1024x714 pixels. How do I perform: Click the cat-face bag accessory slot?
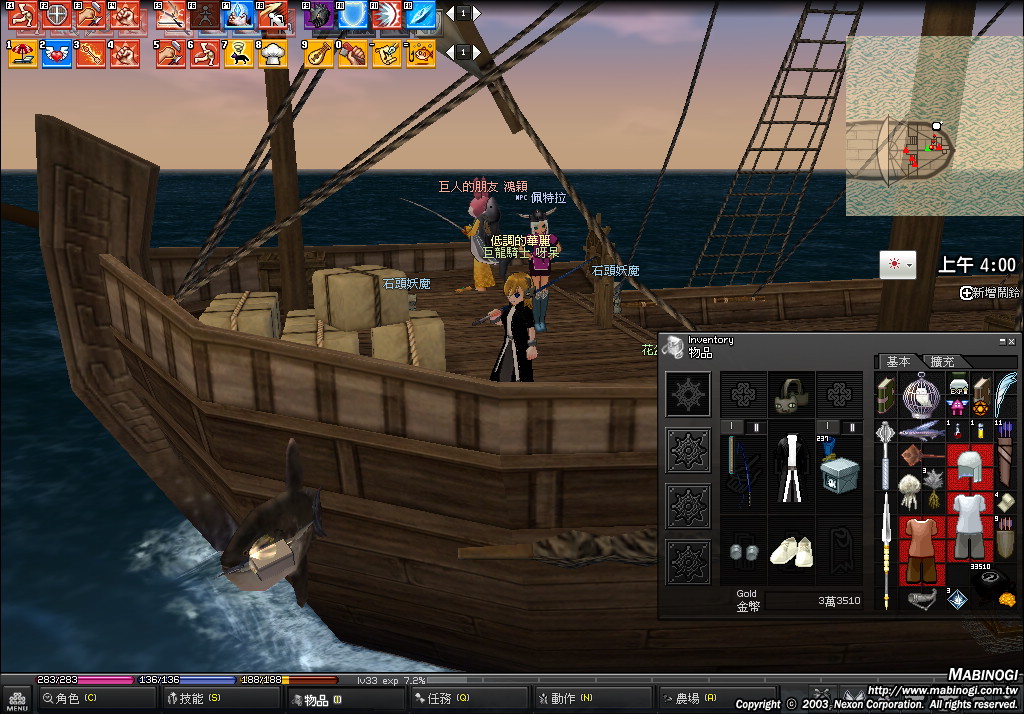(x=792, y=396)
